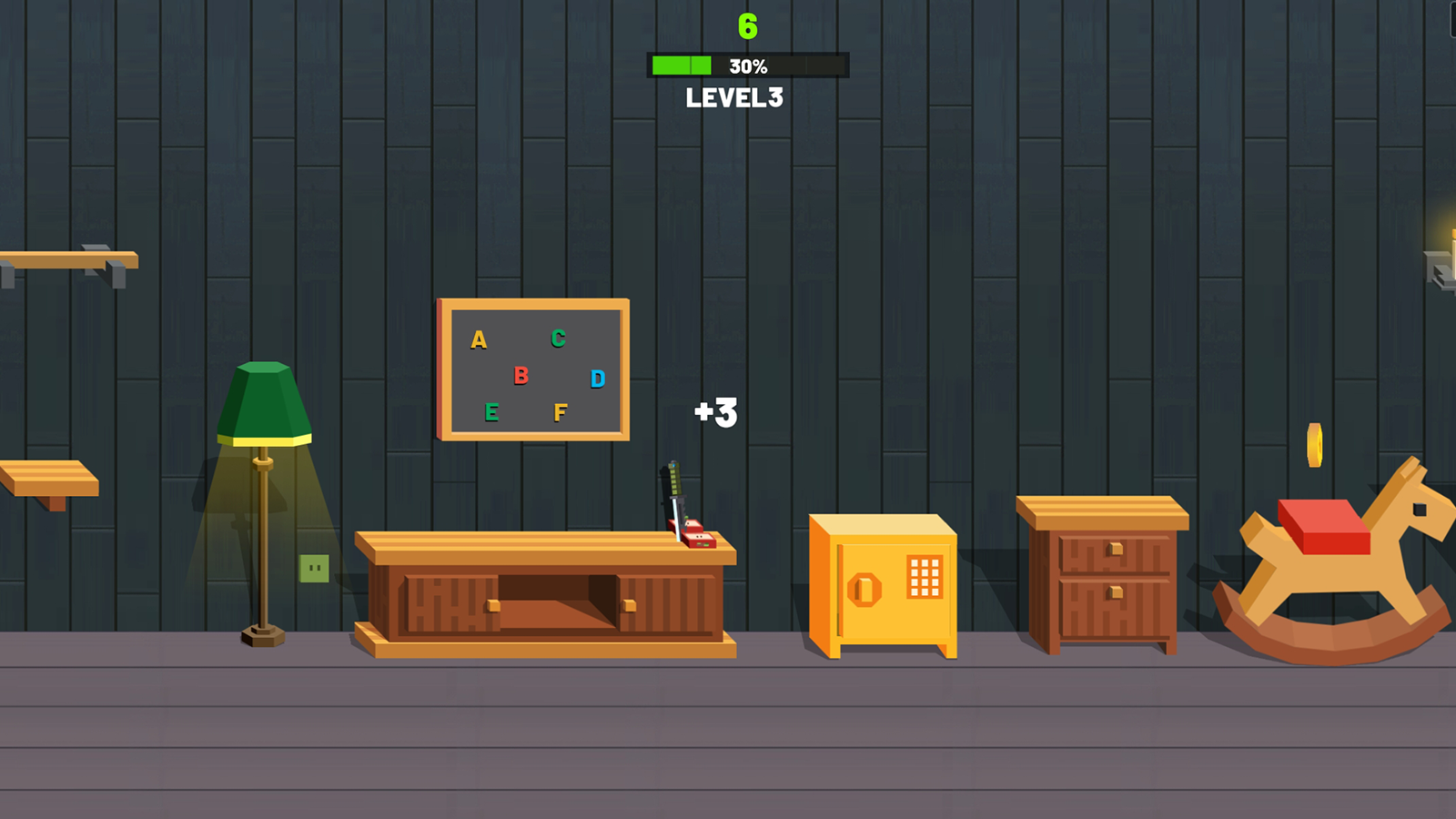Click the letter E magnet
The image size is (1456, 819).
click(492, 411)
